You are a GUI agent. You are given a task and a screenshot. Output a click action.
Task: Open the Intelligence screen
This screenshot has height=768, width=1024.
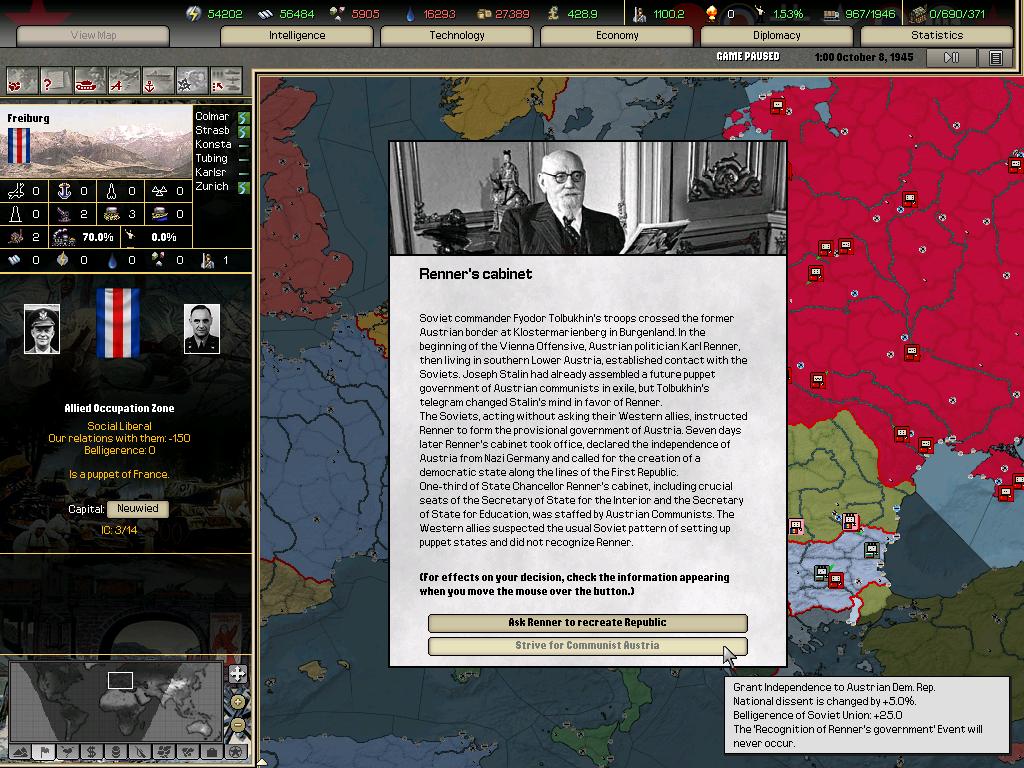297,36
